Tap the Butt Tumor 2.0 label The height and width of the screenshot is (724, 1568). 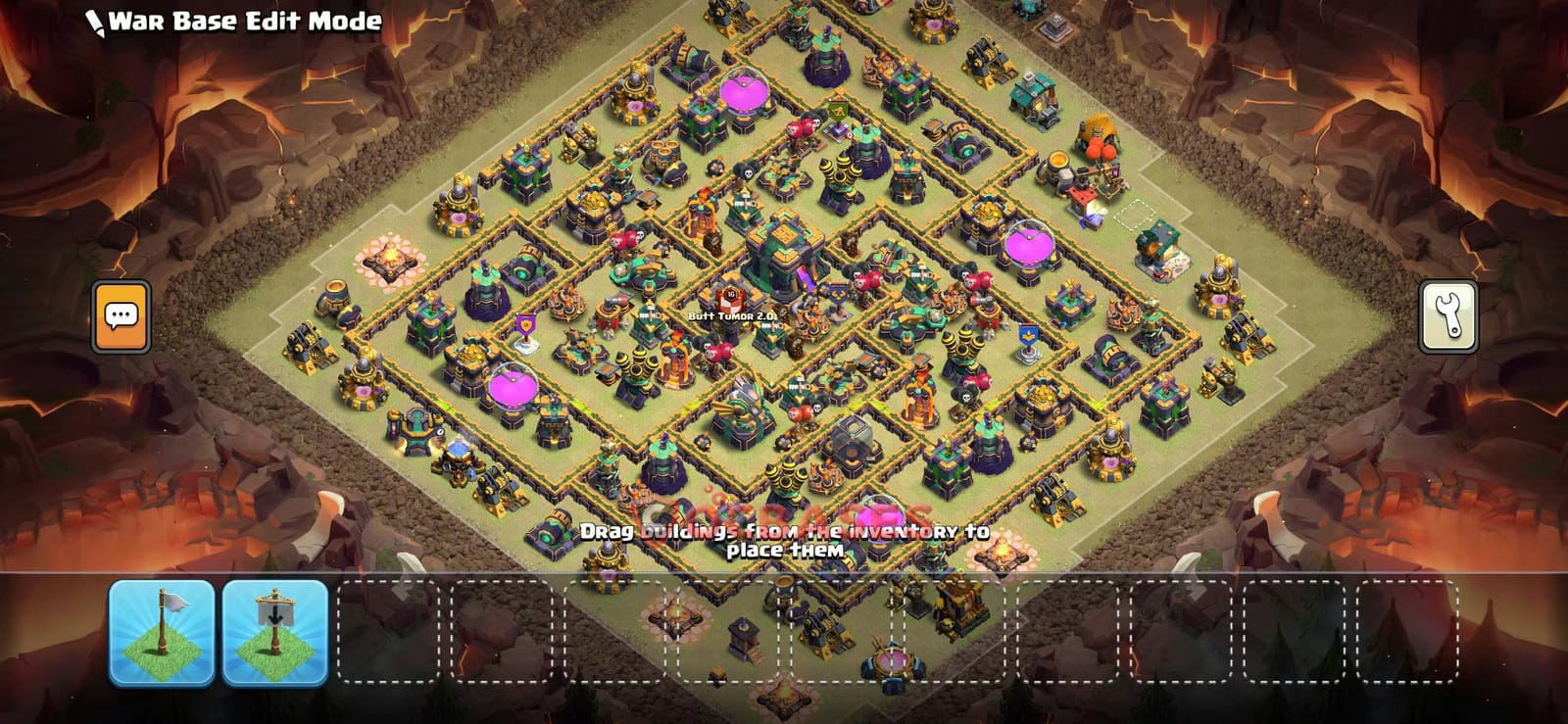pos(730,315)
